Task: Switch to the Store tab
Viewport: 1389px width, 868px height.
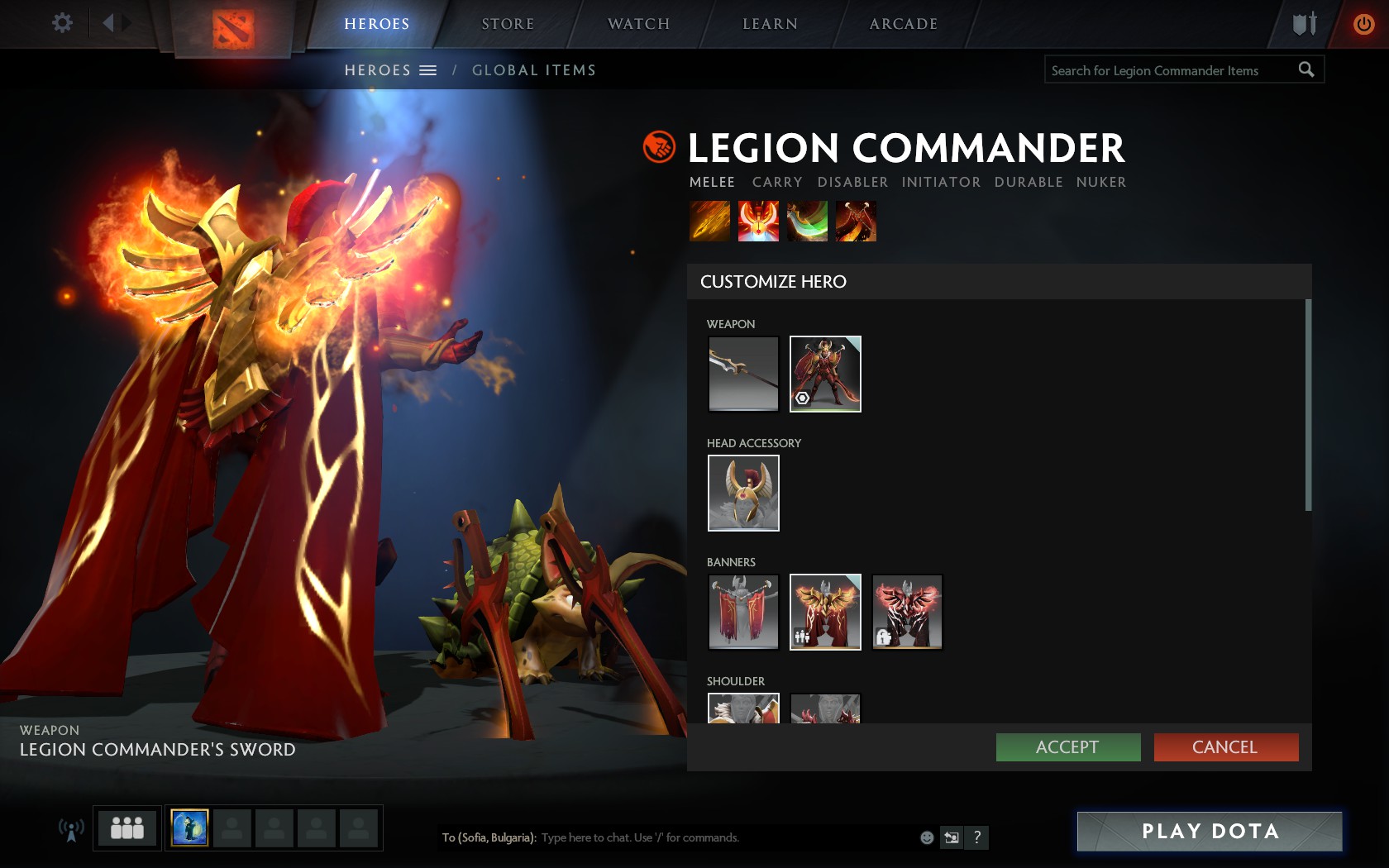Action: pos(508,24)
